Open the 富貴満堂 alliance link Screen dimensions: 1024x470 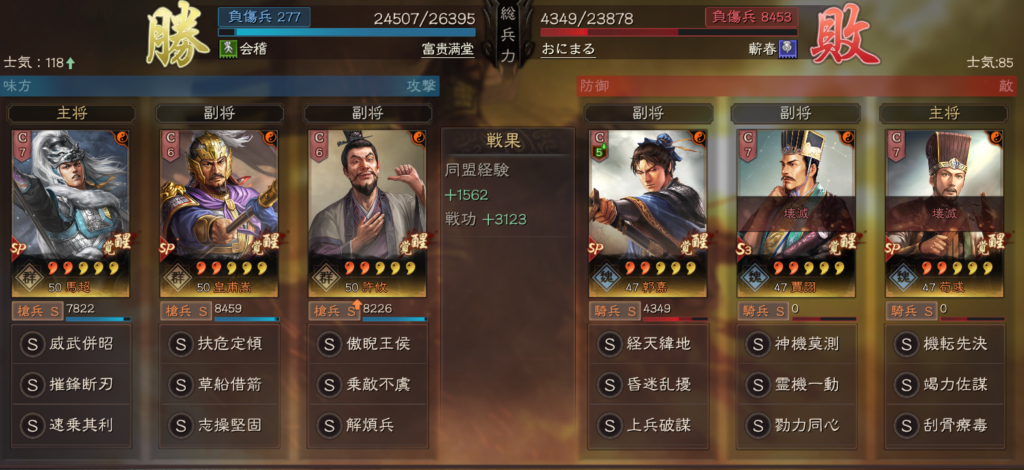coord(447,48)
